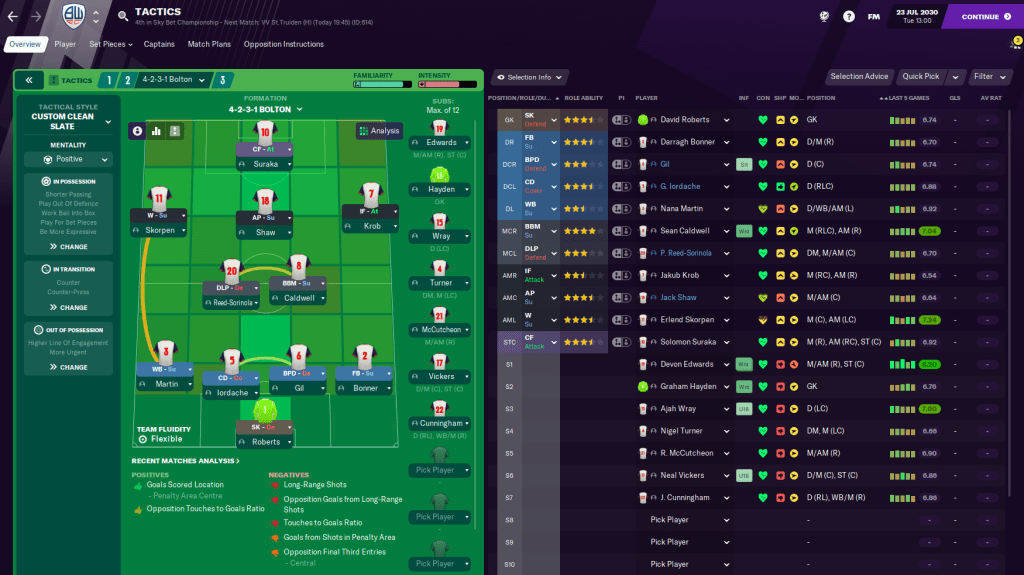Open the Selection Info dropdown

pos(530,77)
